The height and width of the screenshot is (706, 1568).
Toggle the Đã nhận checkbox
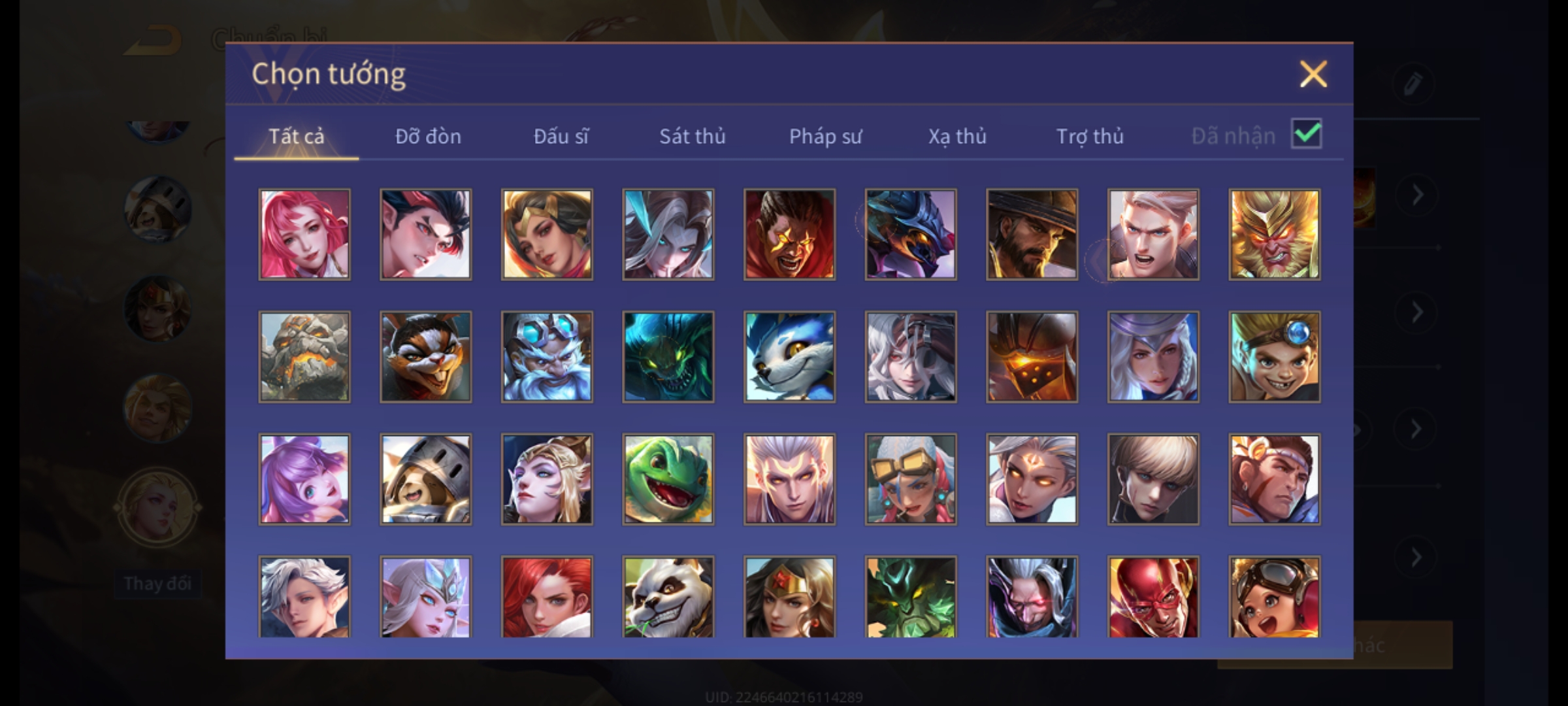[x=1306, y=134]
